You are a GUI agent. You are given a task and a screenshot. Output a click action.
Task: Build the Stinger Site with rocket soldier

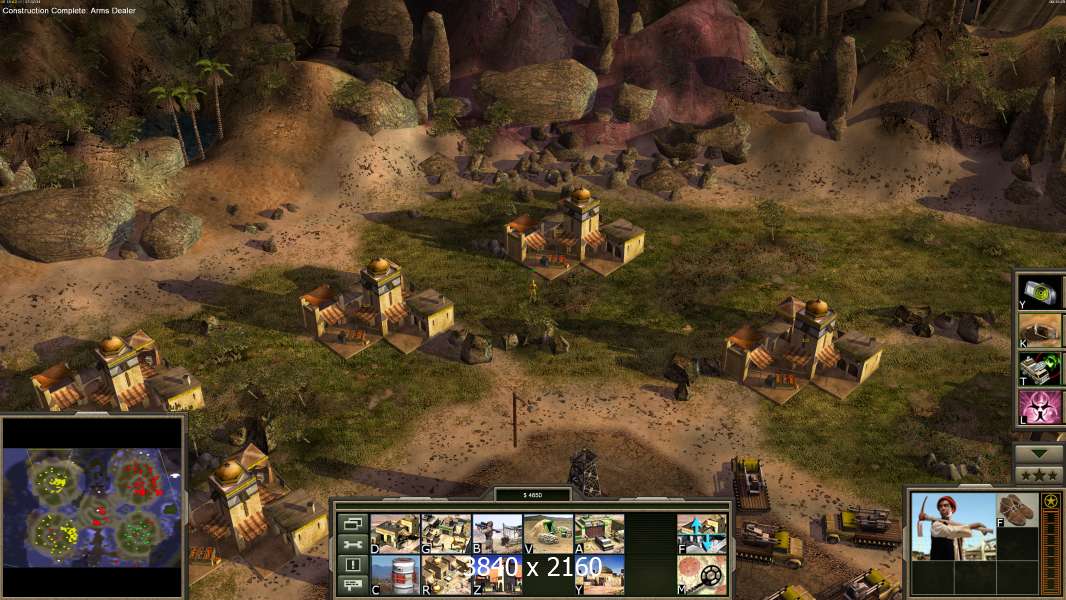(496, 533)
